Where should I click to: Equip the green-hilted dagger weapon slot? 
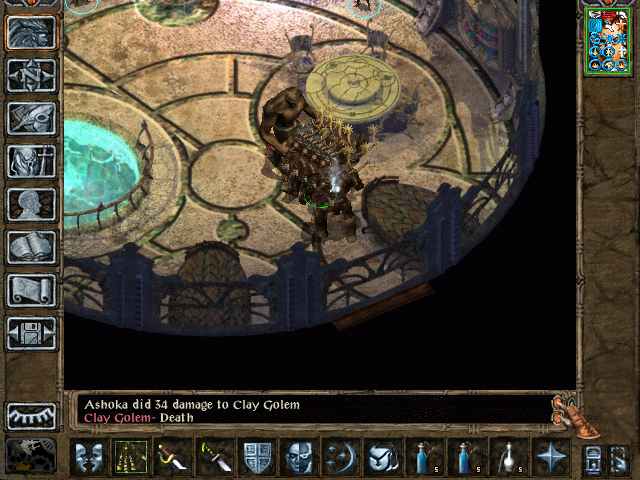(214, 457)
